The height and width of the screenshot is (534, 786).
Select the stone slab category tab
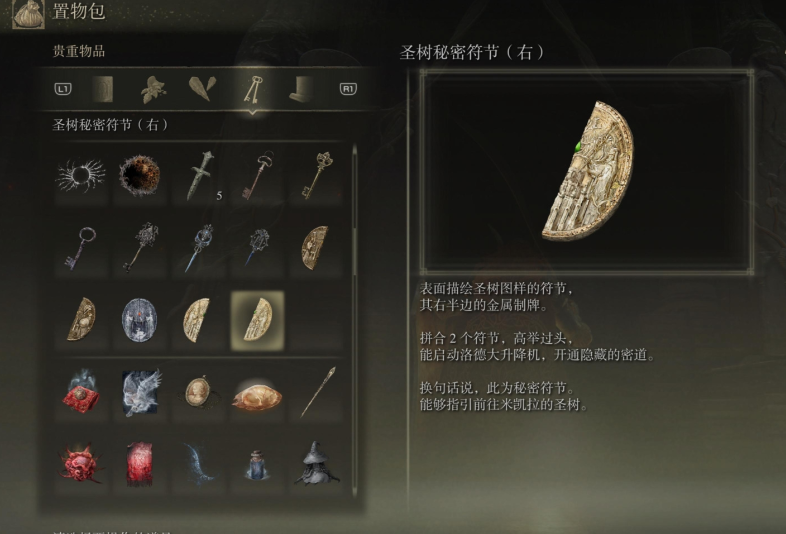[x=104, y=89]
